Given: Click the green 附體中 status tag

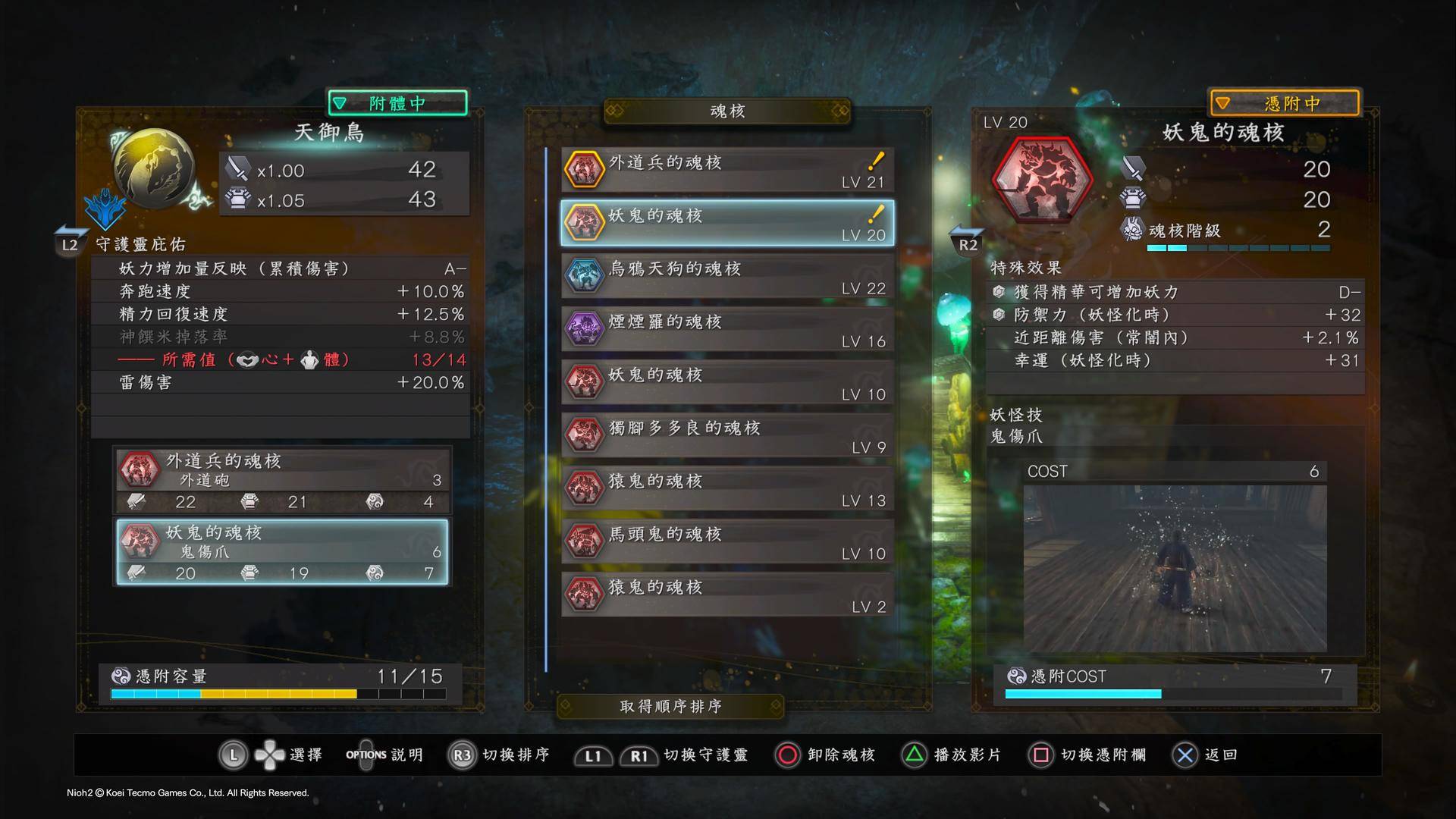Looking at the screenshot, I should (397, 103).
